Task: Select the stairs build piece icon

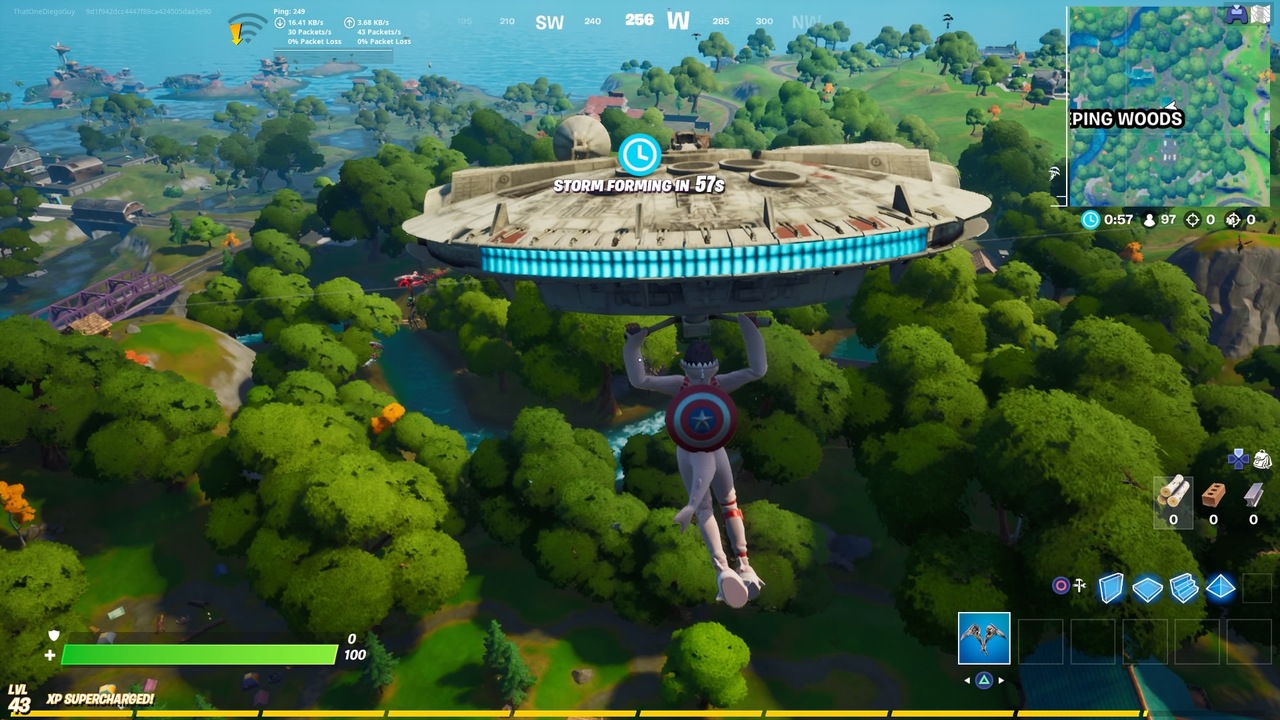Action: coord(1182,587)
